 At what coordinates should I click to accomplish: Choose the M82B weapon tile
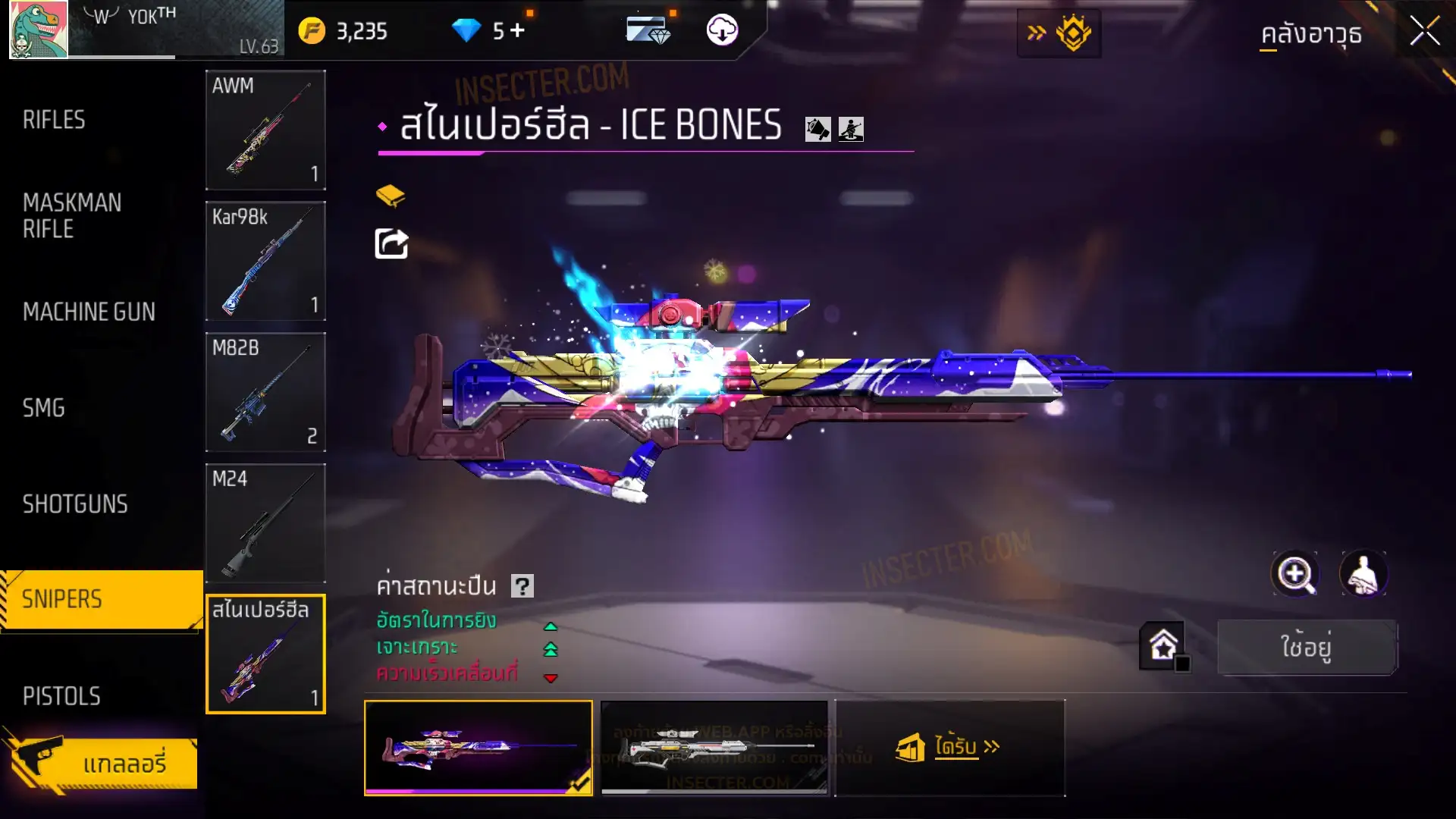click(x=265, y=392)
